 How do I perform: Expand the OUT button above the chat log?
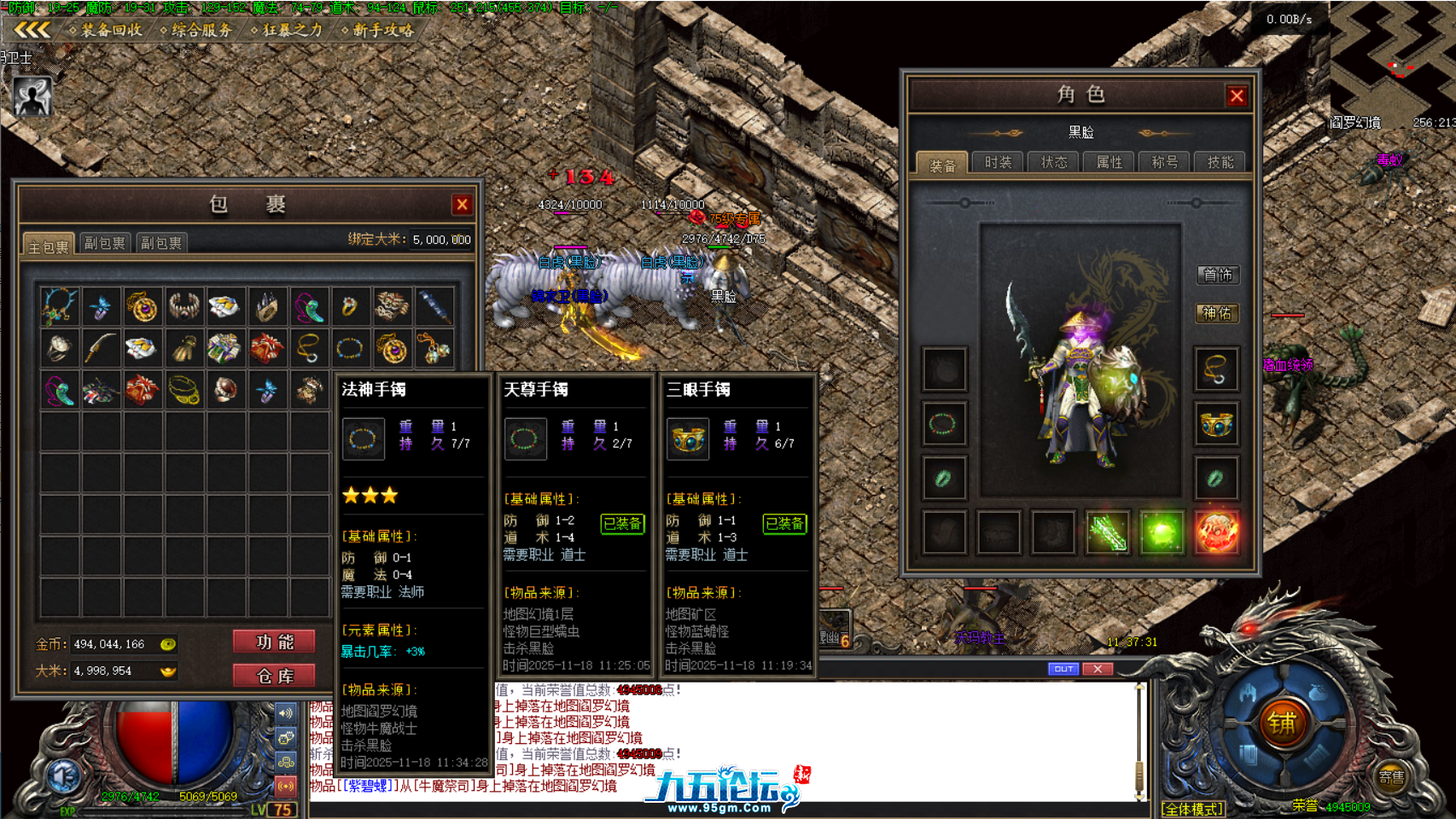1063,669
